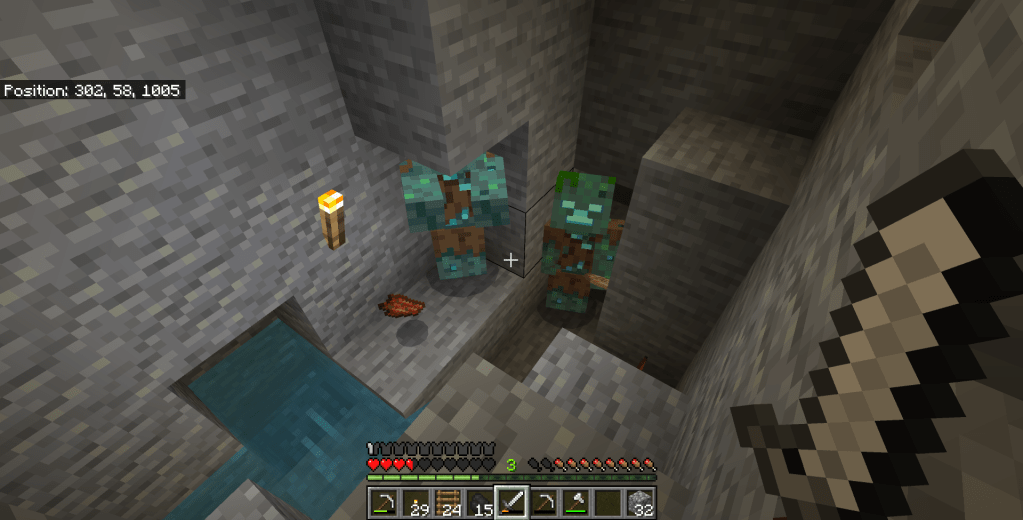Image resolution: width=1023 pixels, height=520 pixels.
Task: Select the torch stack of 29
Action: coord(415,502)
